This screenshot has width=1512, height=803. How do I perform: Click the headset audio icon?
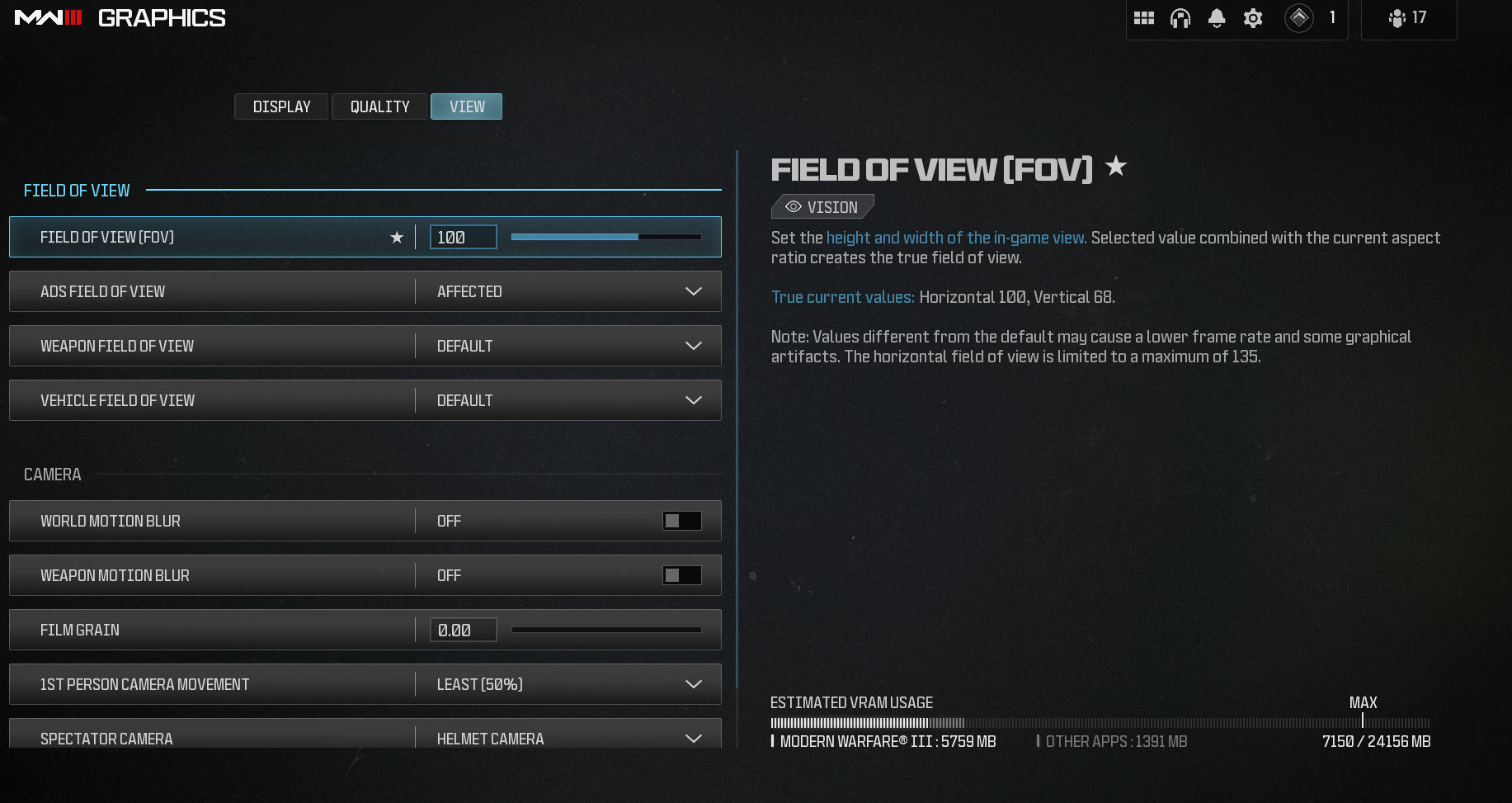pyautogui.click(x=1180, y=17)
